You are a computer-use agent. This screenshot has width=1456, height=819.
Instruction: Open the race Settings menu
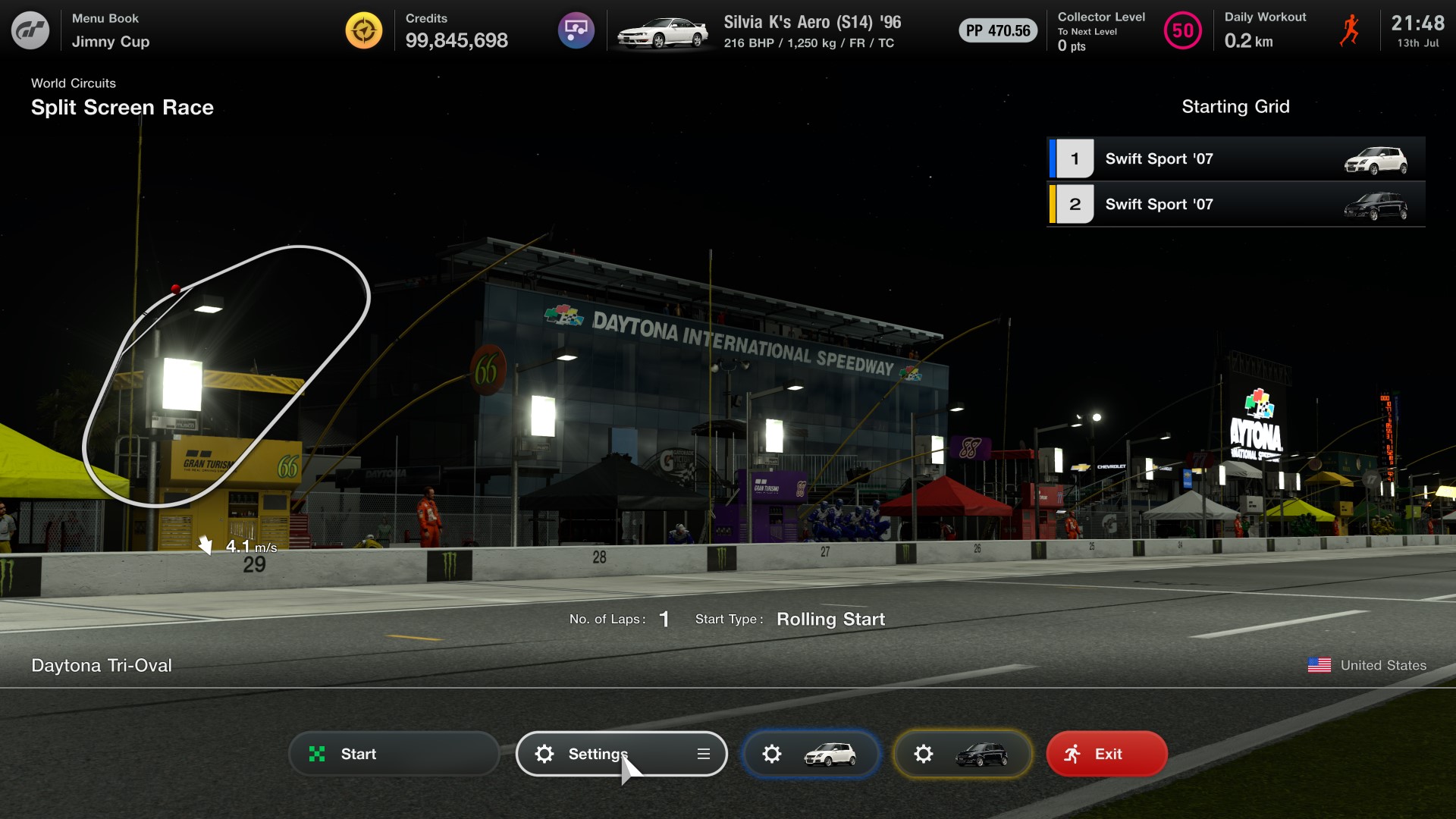coord(621,754)
